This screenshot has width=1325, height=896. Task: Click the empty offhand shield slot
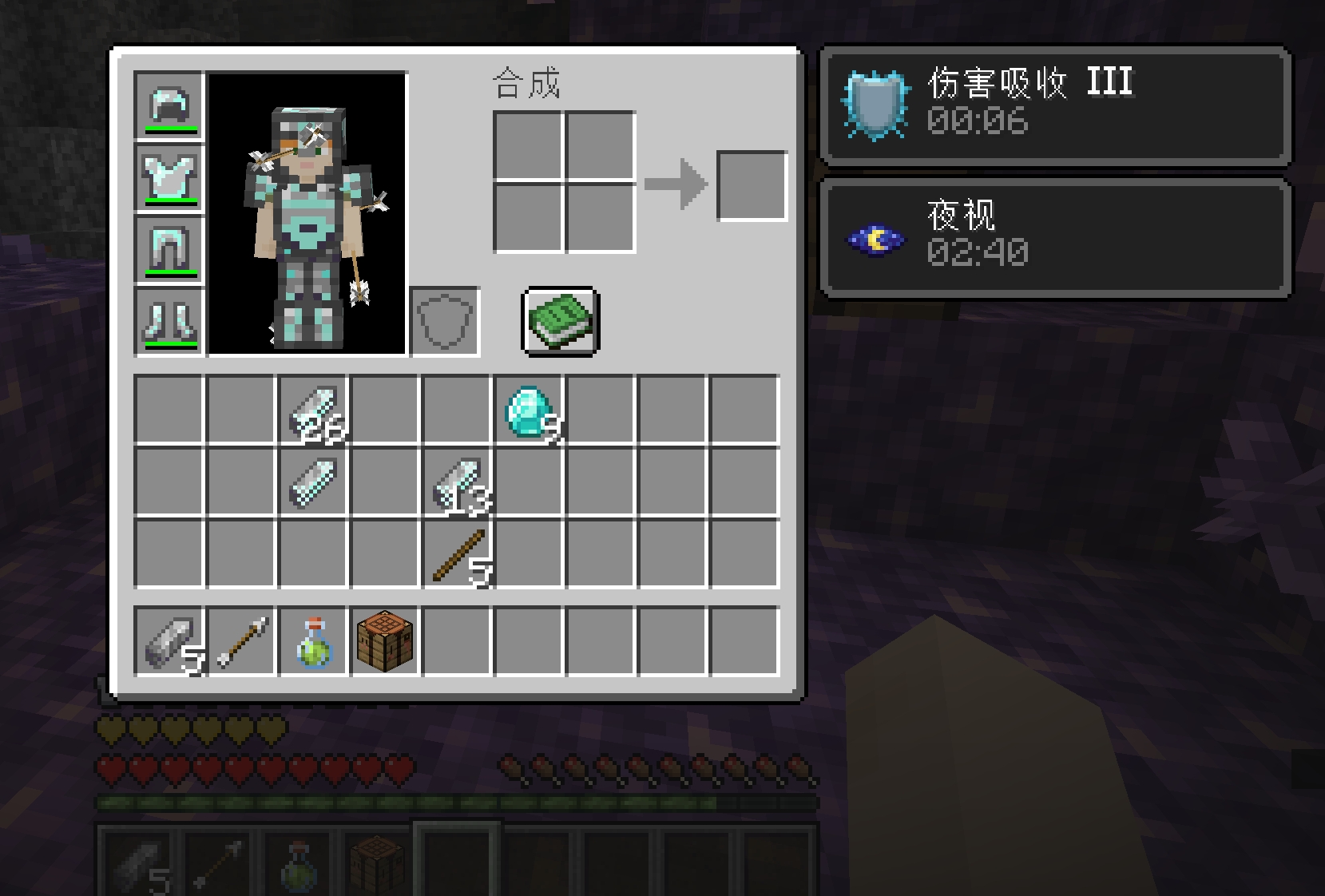coord(444,321)
